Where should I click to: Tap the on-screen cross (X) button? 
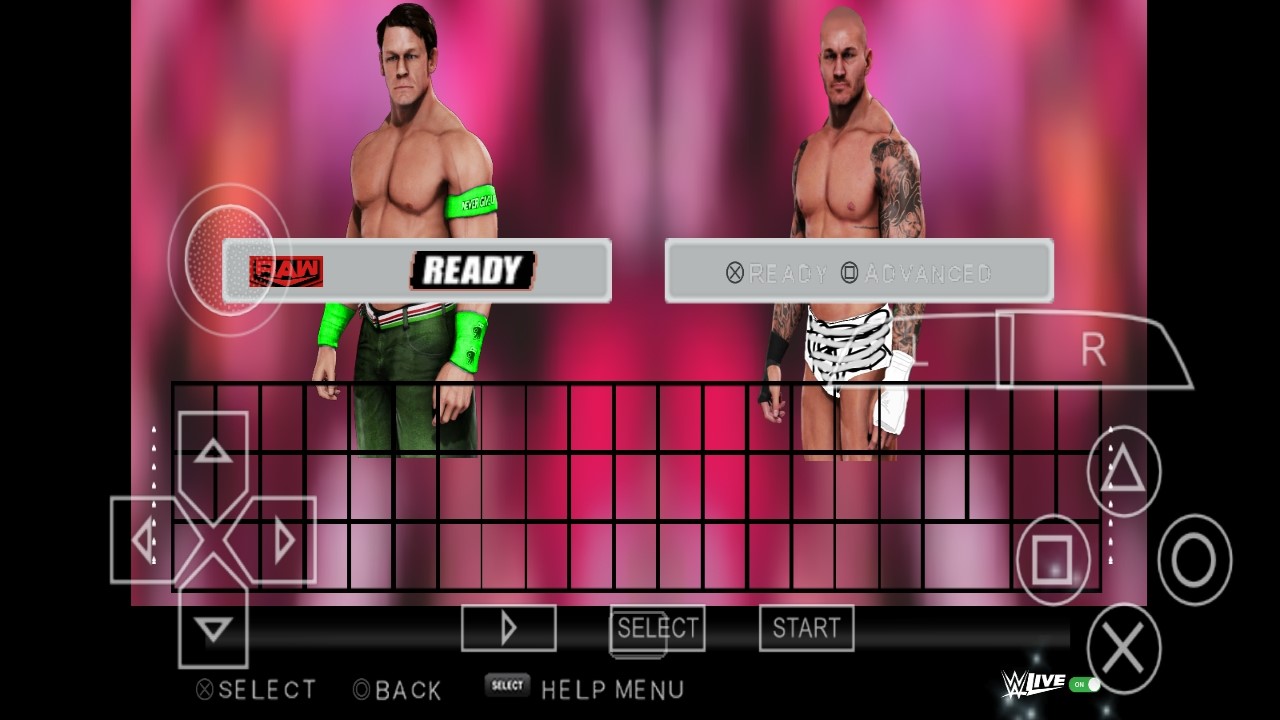tap(1123, 649)
